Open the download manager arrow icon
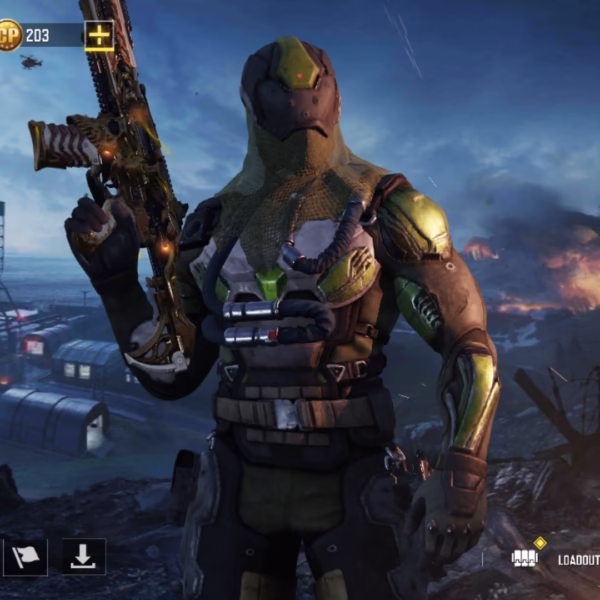This screenshot has width=600, height=600. pos(84,557)
